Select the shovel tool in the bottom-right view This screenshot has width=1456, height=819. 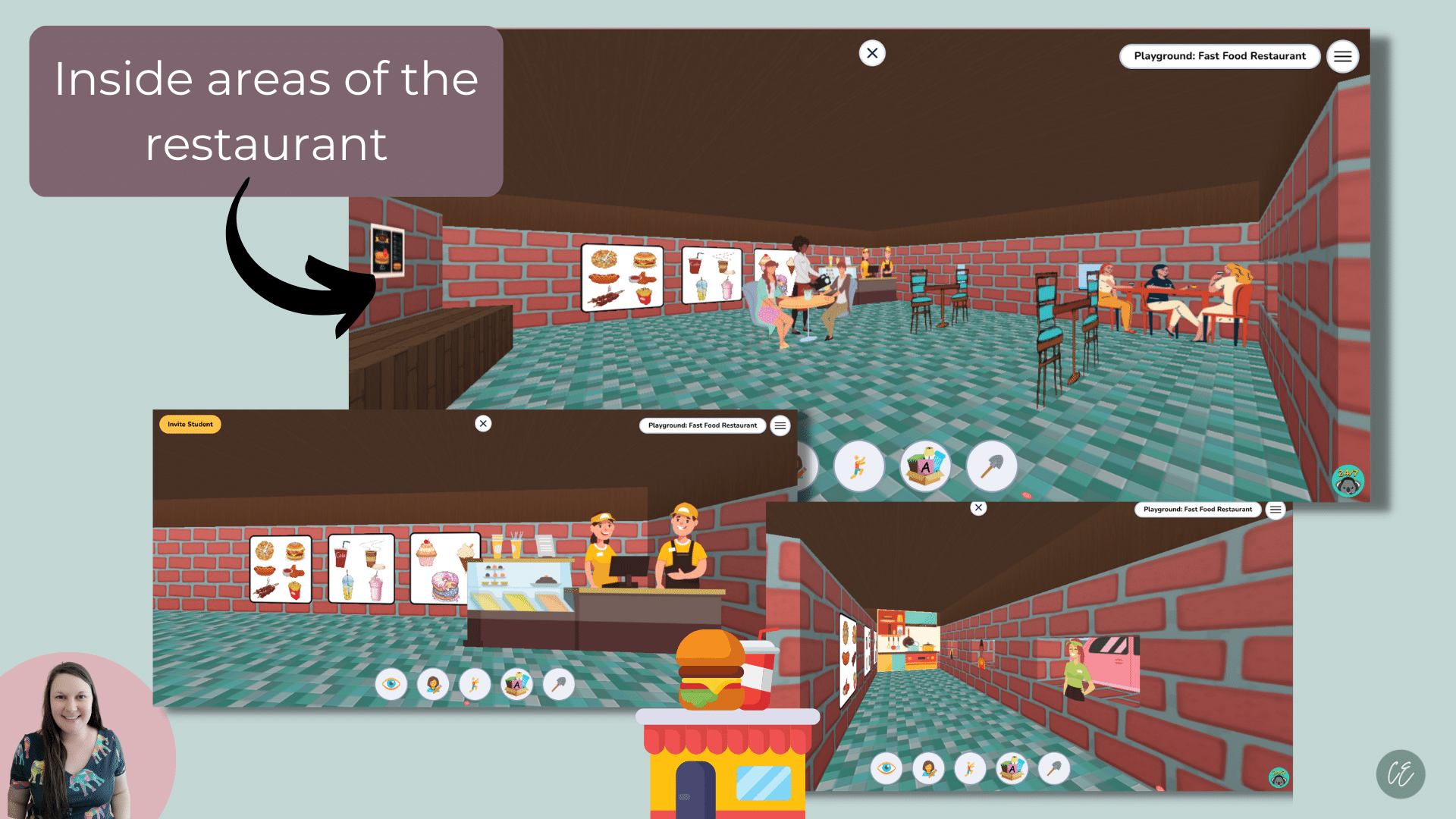(x=1056, y=768)
